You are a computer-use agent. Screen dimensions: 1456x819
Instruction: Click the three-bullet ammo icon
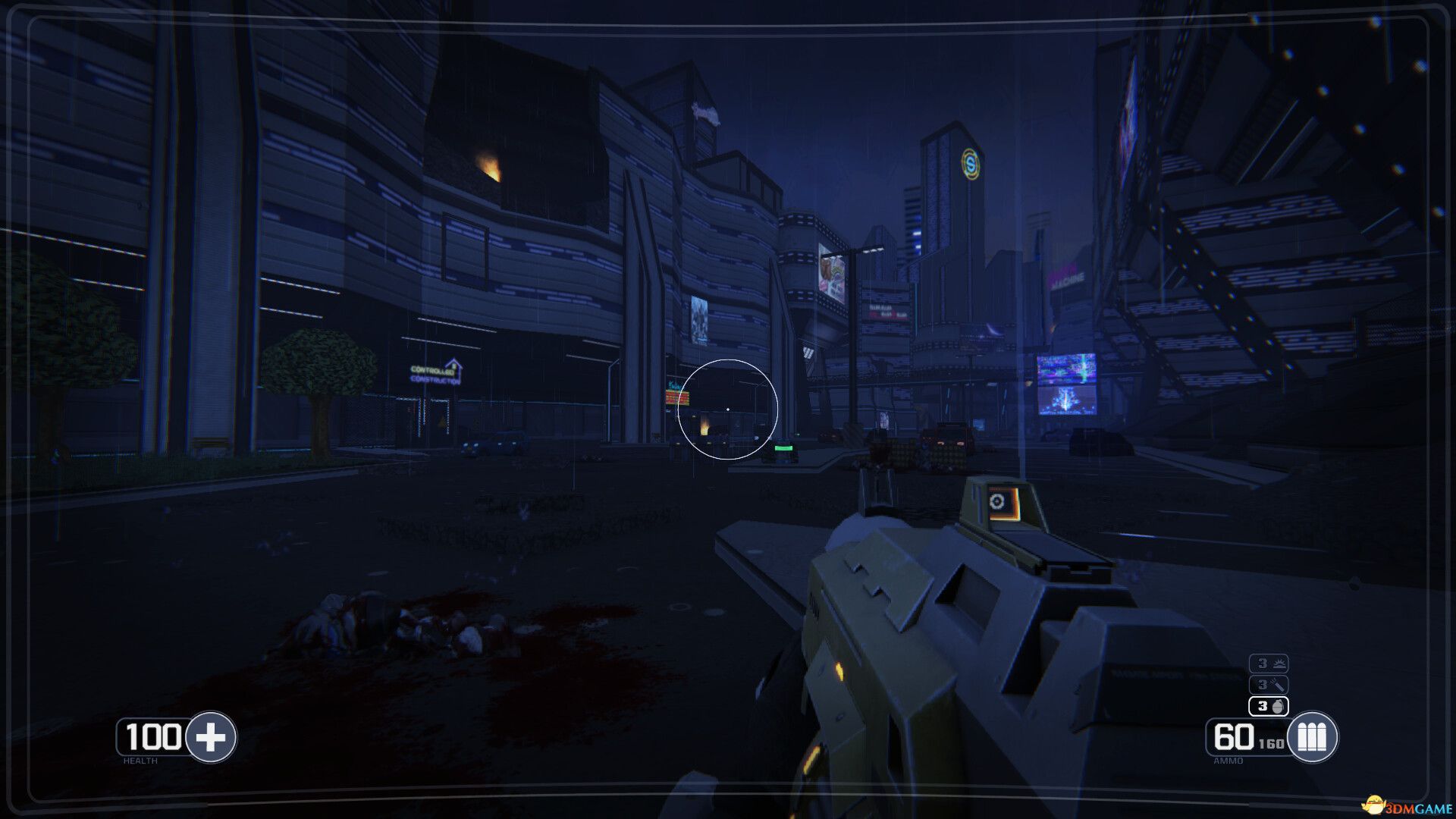pyautogui.click(x=1312, y=736)
